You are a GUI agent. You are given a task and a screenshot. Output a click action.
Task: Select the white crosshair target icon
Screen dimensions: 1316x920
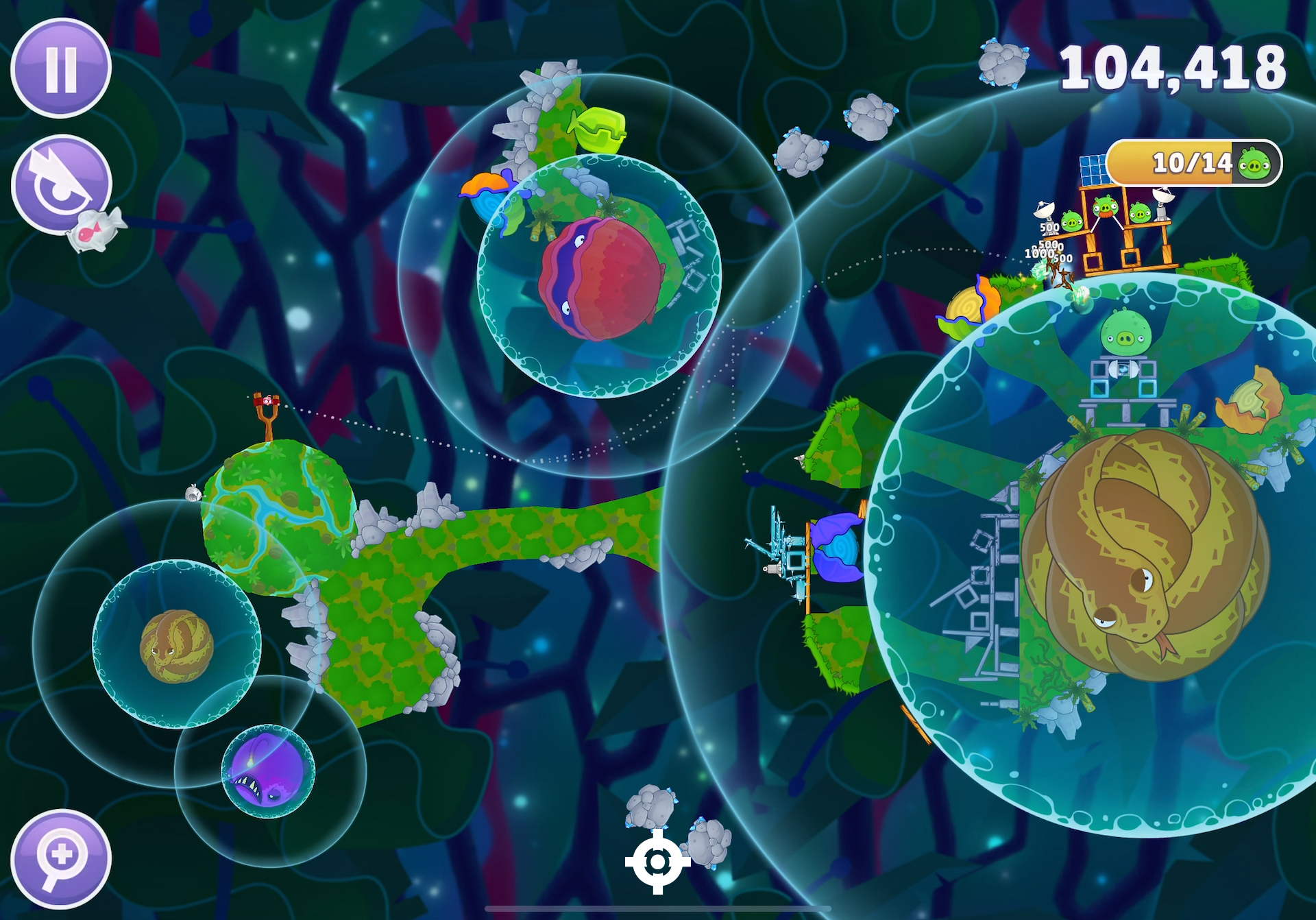657,862
